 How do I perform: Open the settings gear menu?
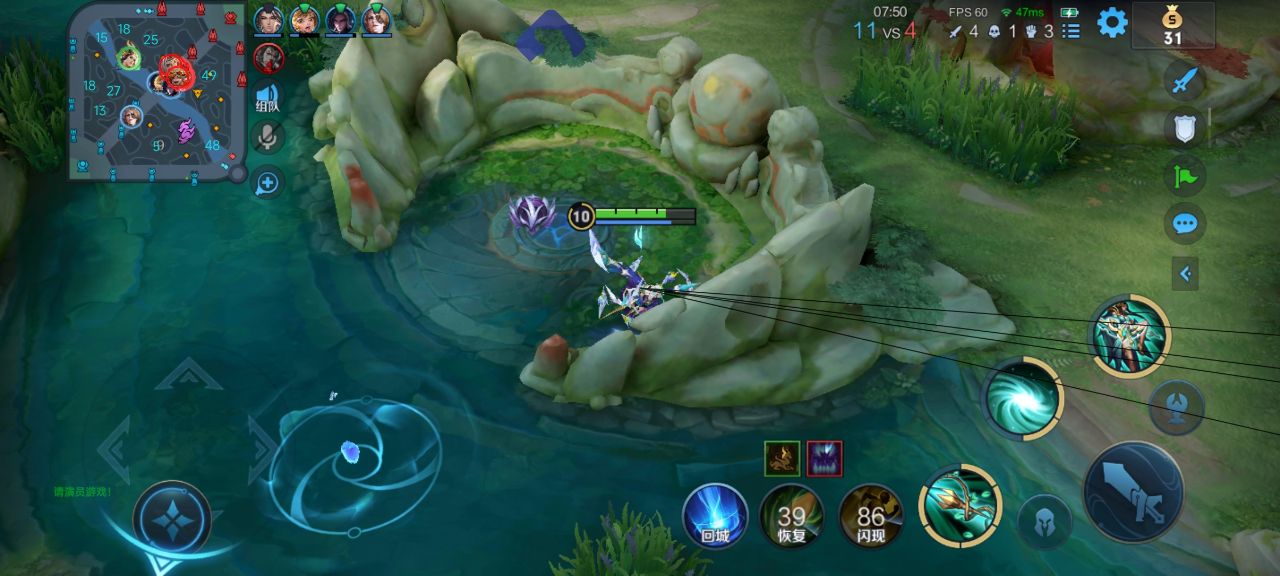tap(1112, 23)
